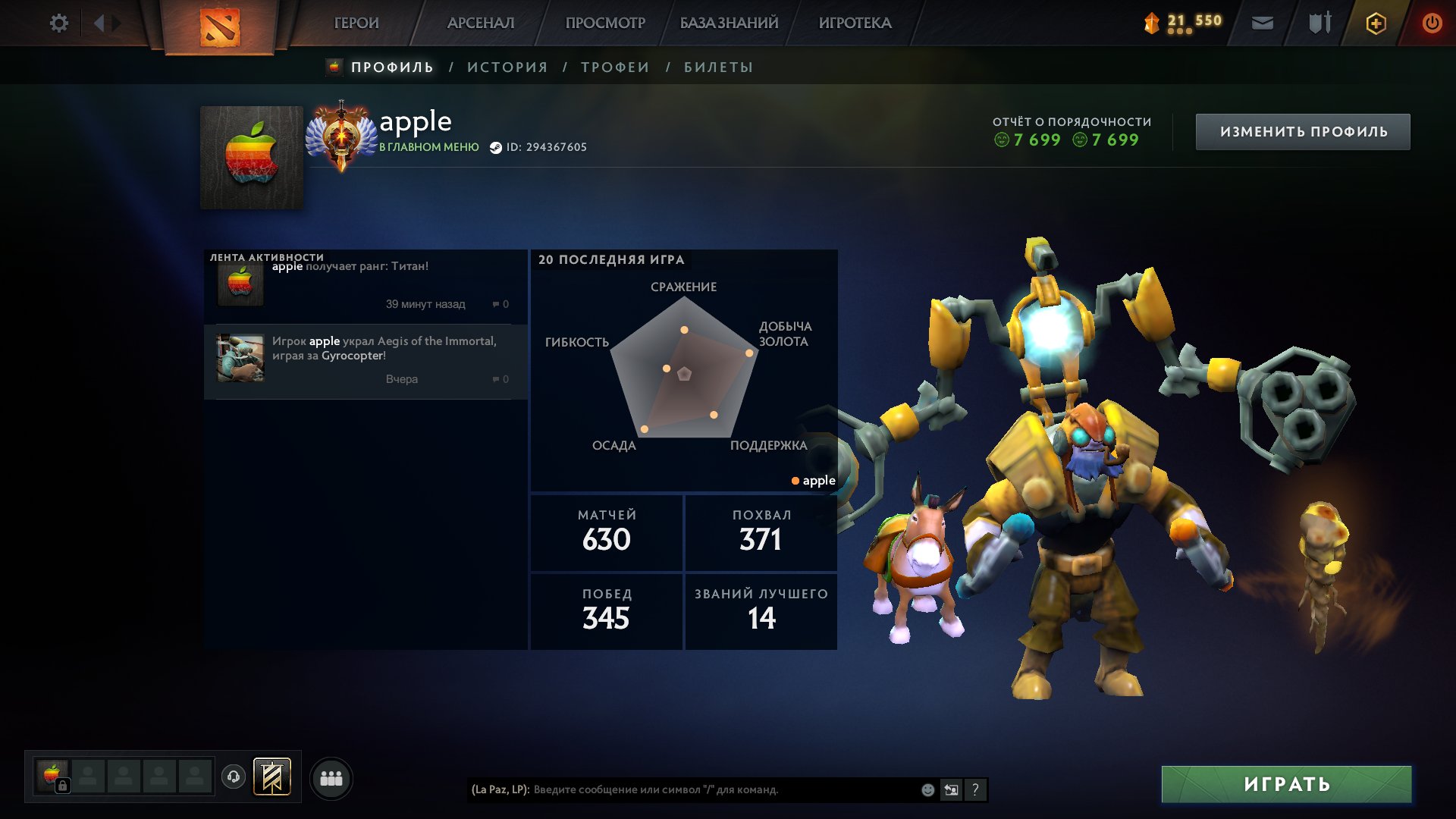The height and width of the screenshot is (819, 1456).
Task: Click the red power quit button
Action: 1432,24
